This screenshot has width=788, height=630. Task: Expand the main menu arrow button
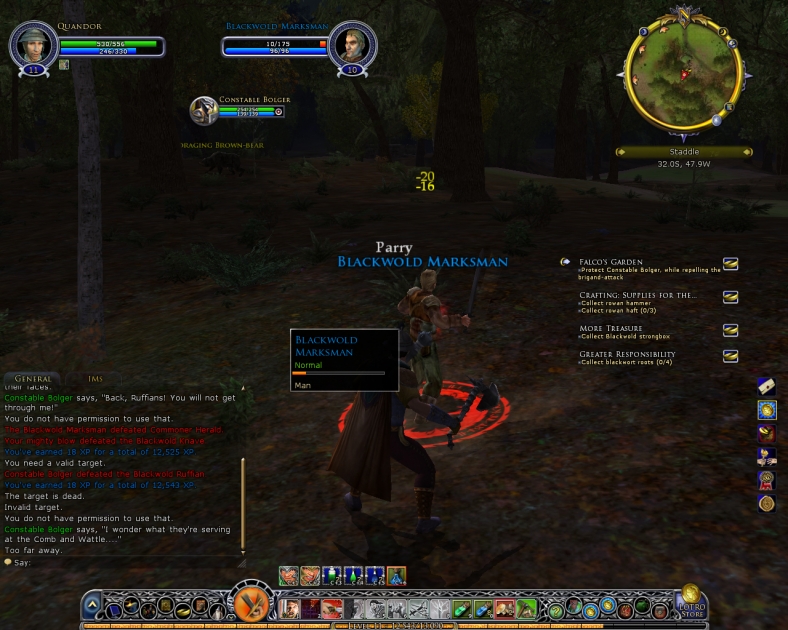coord(92,605)
